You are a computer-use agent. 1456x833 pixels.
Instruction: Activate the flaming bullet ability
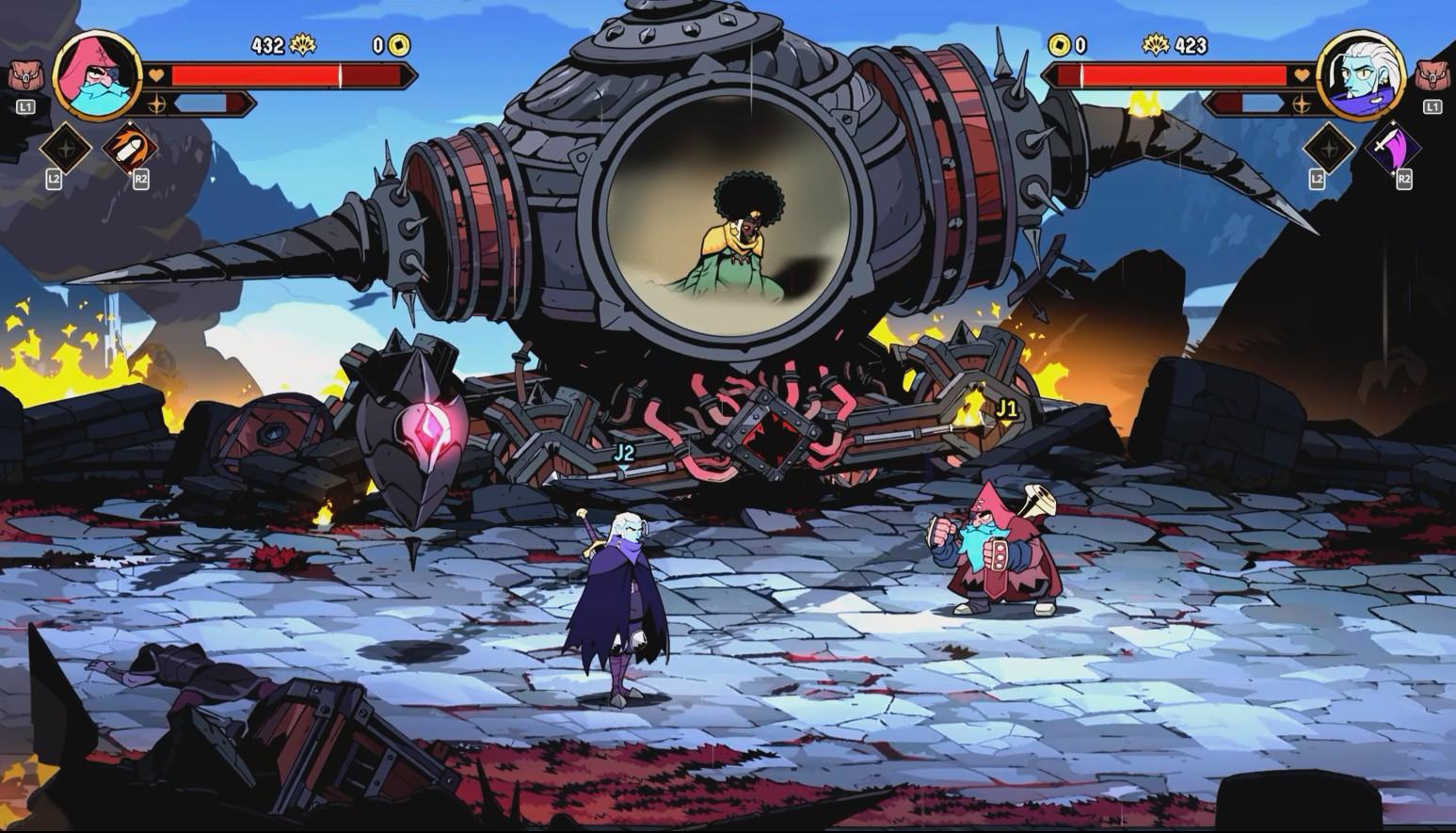tap(130, 148)
